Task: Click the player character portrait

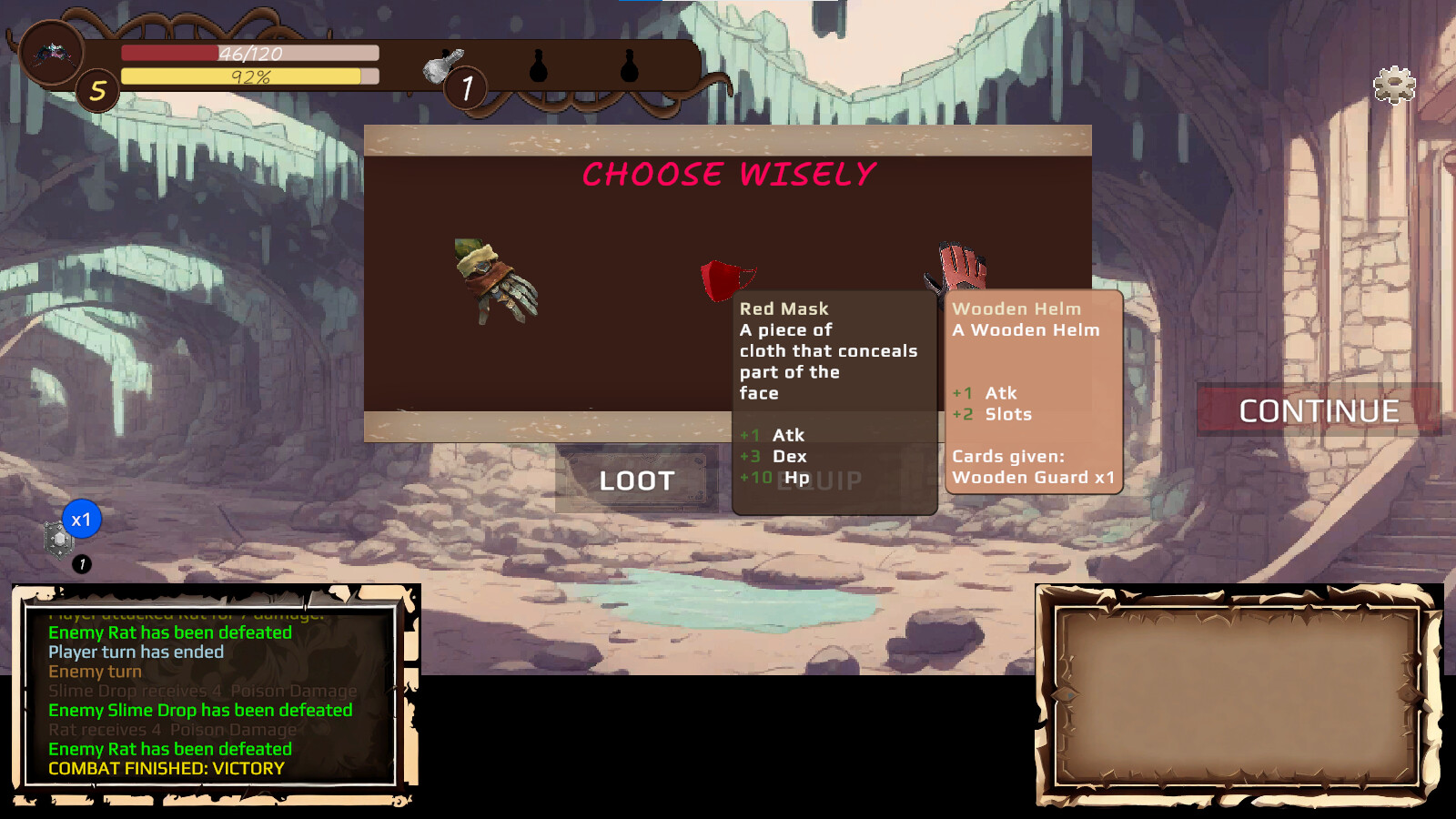Action: coord(52,55)
